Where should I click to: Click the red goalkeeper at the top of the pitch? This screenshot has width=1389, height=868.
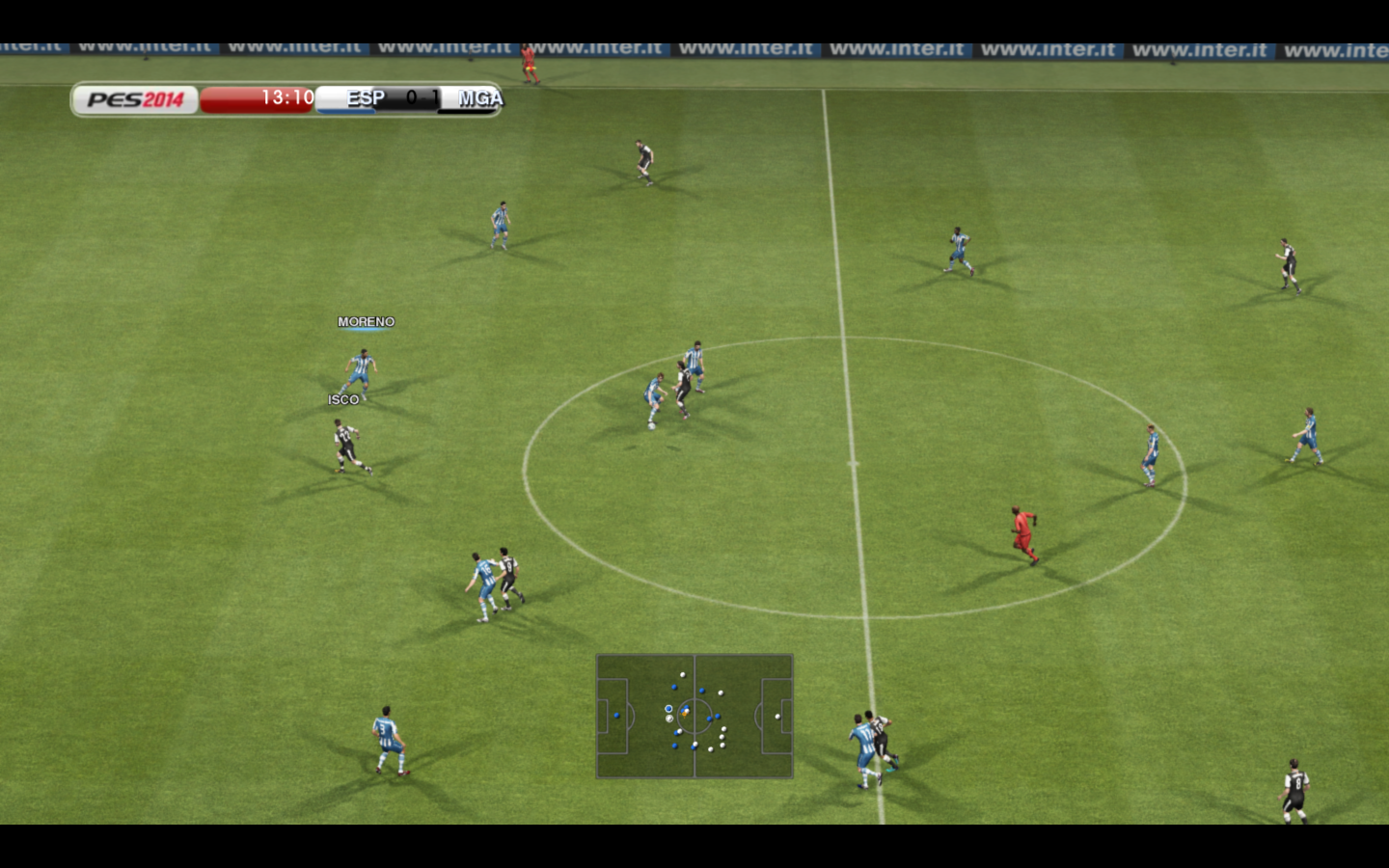pyautogui.click(x=527, y=63)
